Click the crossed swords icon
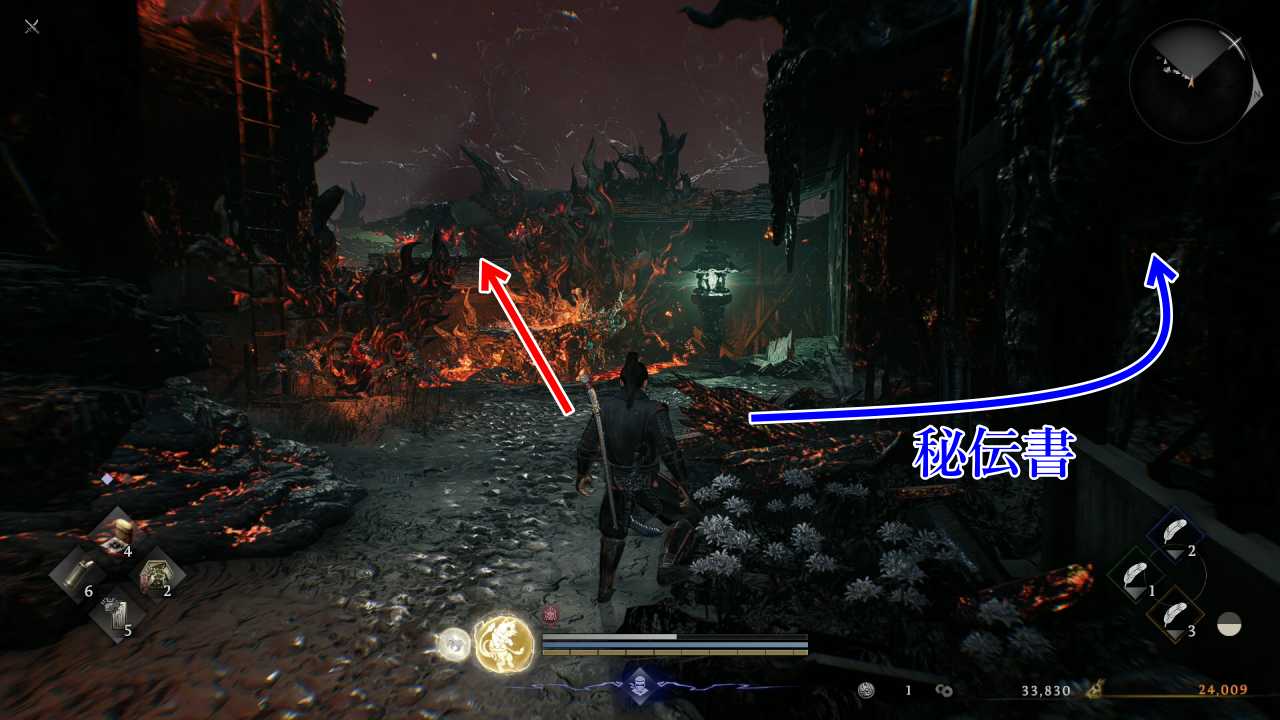This screenshot has width=1280, height=720. coord(32,26)
